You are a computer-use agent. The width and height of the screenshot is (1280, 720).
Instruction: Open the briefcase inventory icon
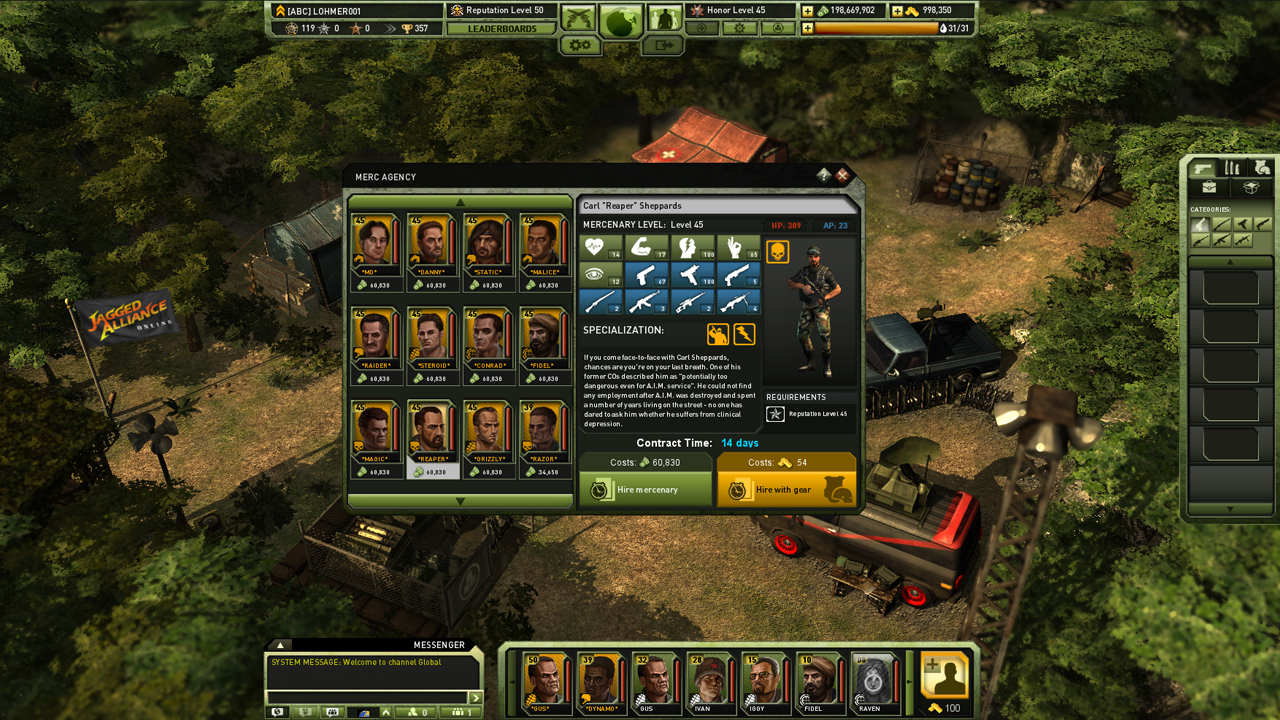pyautogui.click(x=1209, y=187)
